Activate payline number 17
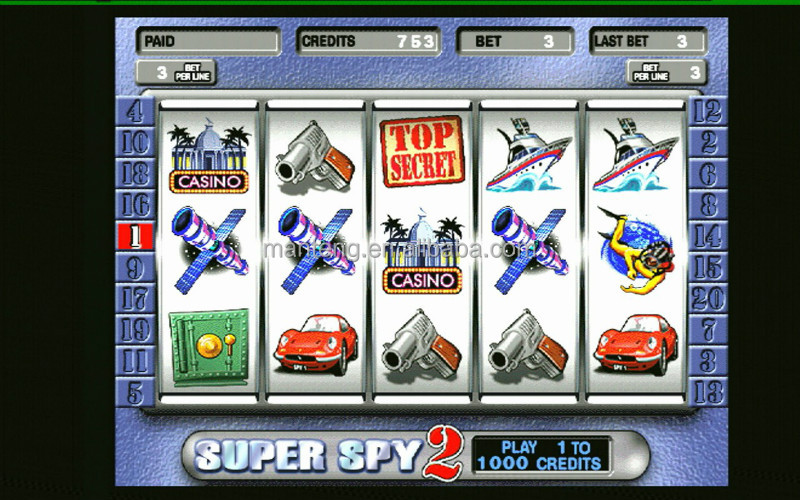This screenshot has height=500, width=800. [x=135, y=298]
